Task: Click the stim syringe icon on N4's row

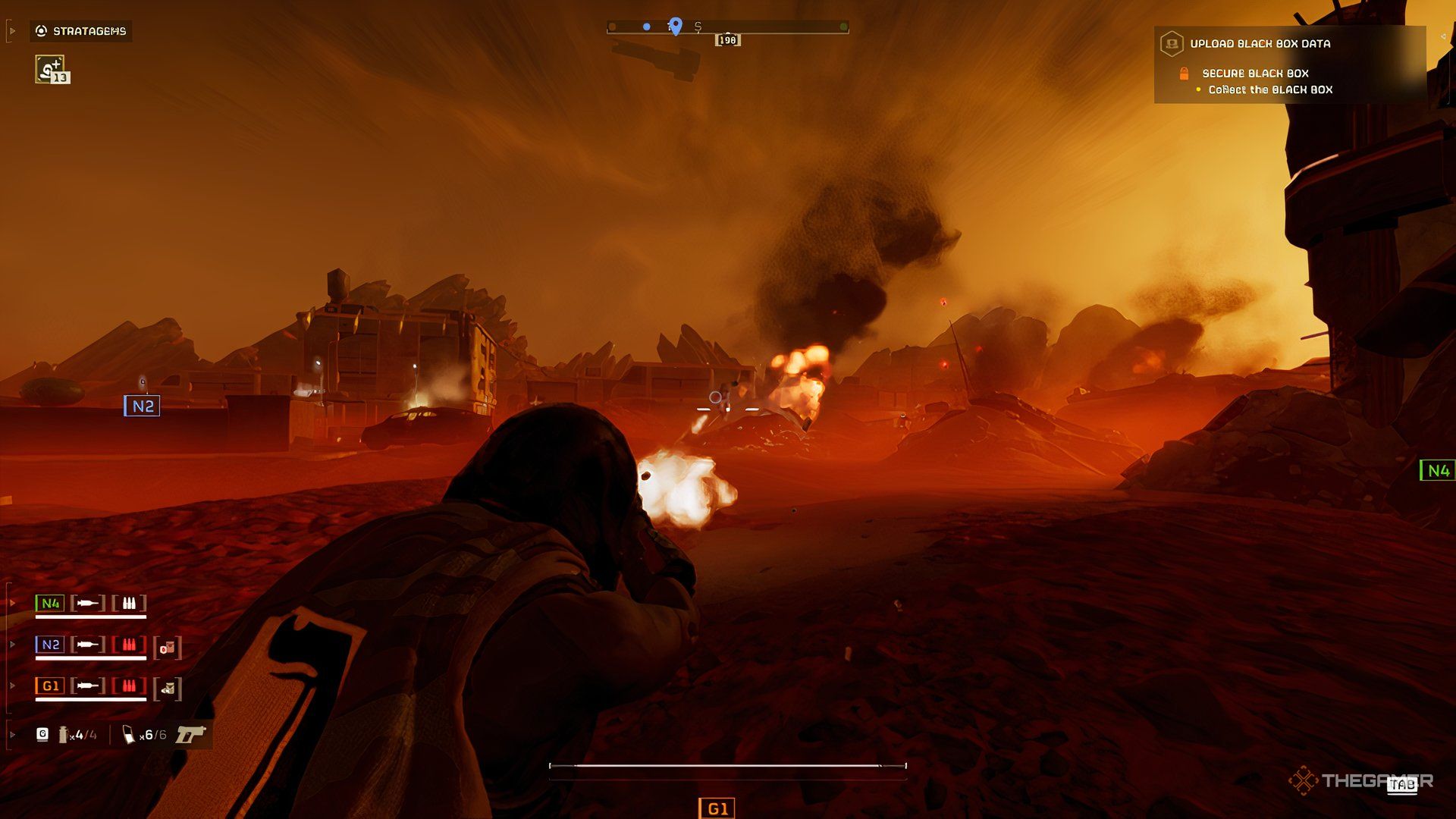Action: pyautogui.click(x=89, y=603)
